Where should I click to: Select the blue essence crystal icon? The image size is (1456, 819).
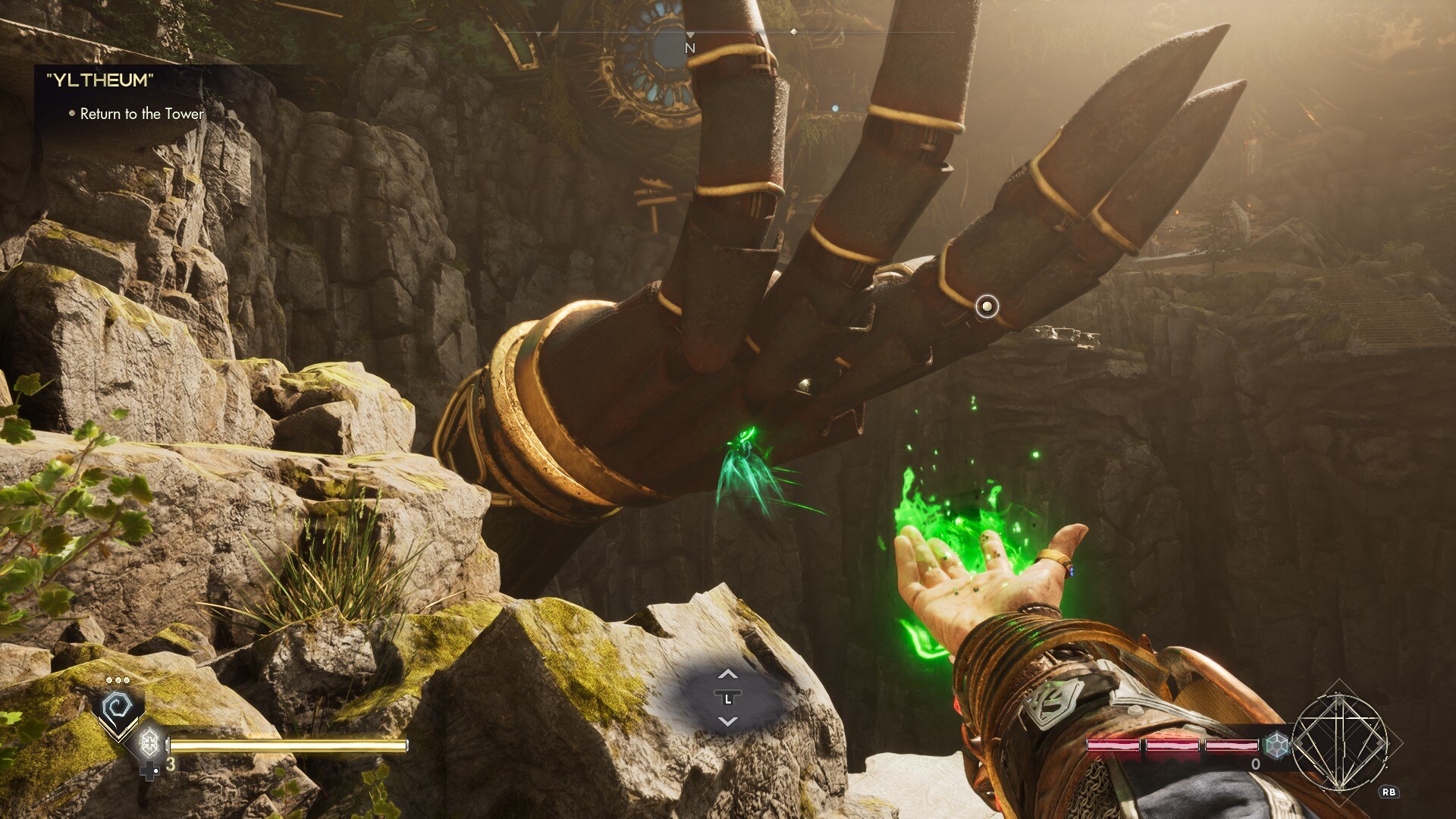[1277, 744]
